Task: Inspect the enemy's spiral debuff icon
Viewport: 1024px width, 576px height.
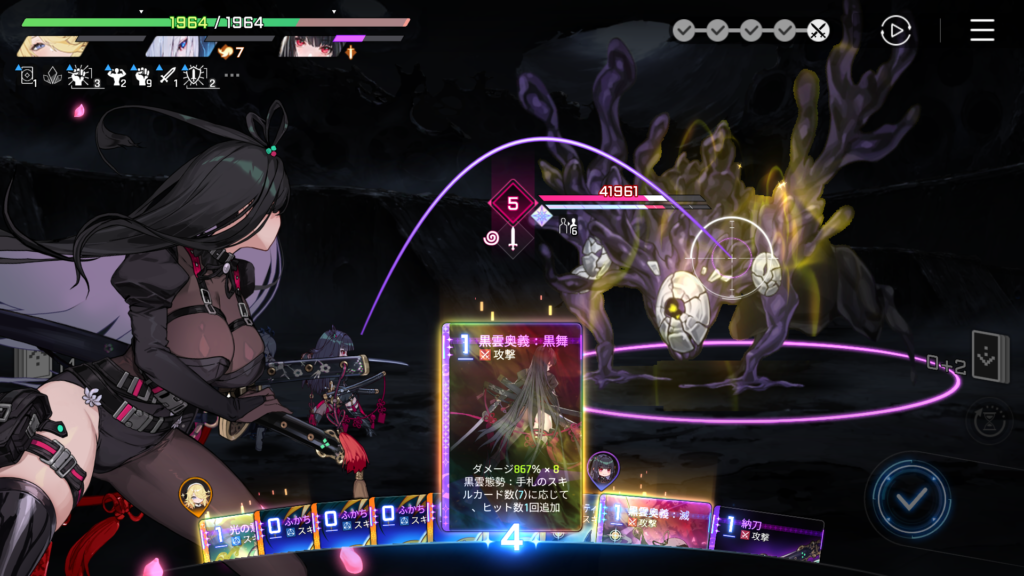Action: point(492,238)
